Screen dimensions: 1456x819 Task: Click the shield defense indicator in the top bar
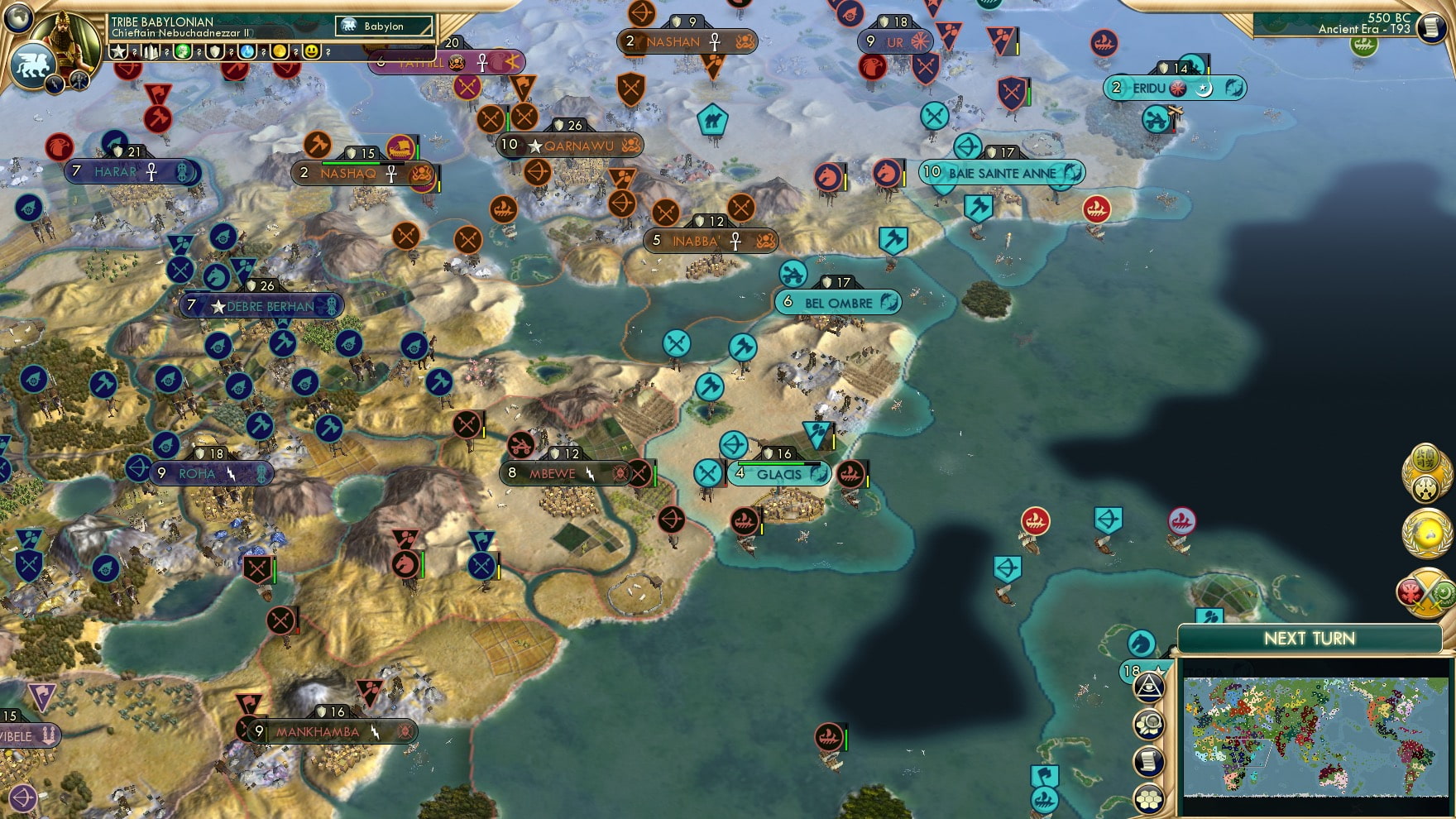[214, 51]
